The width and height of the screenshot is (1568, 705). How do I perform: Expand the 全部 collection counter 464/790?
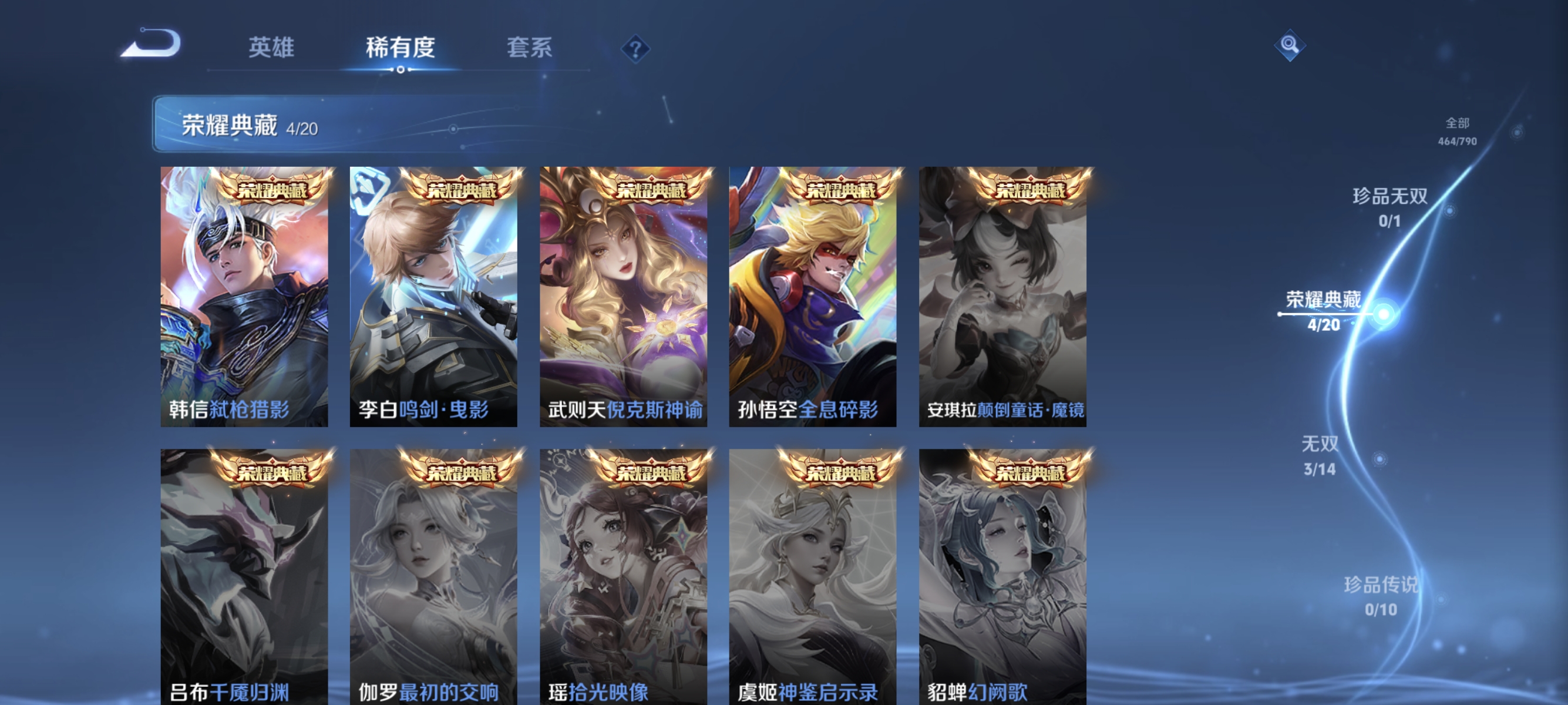click(1458, 133)
